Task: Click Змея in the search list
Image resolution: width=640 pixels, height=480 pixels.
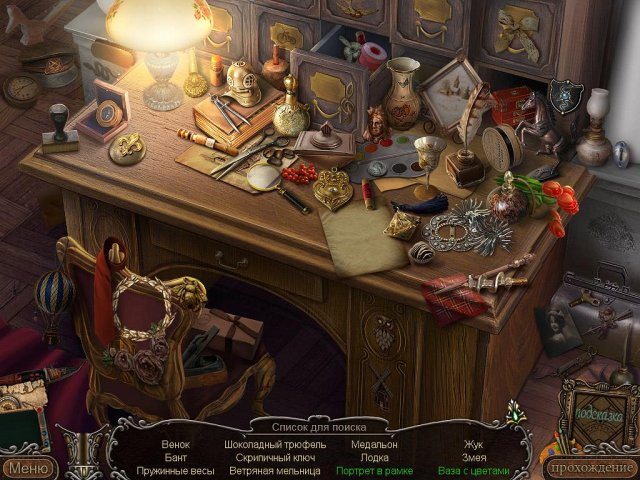Action: [x=473, y=457]
